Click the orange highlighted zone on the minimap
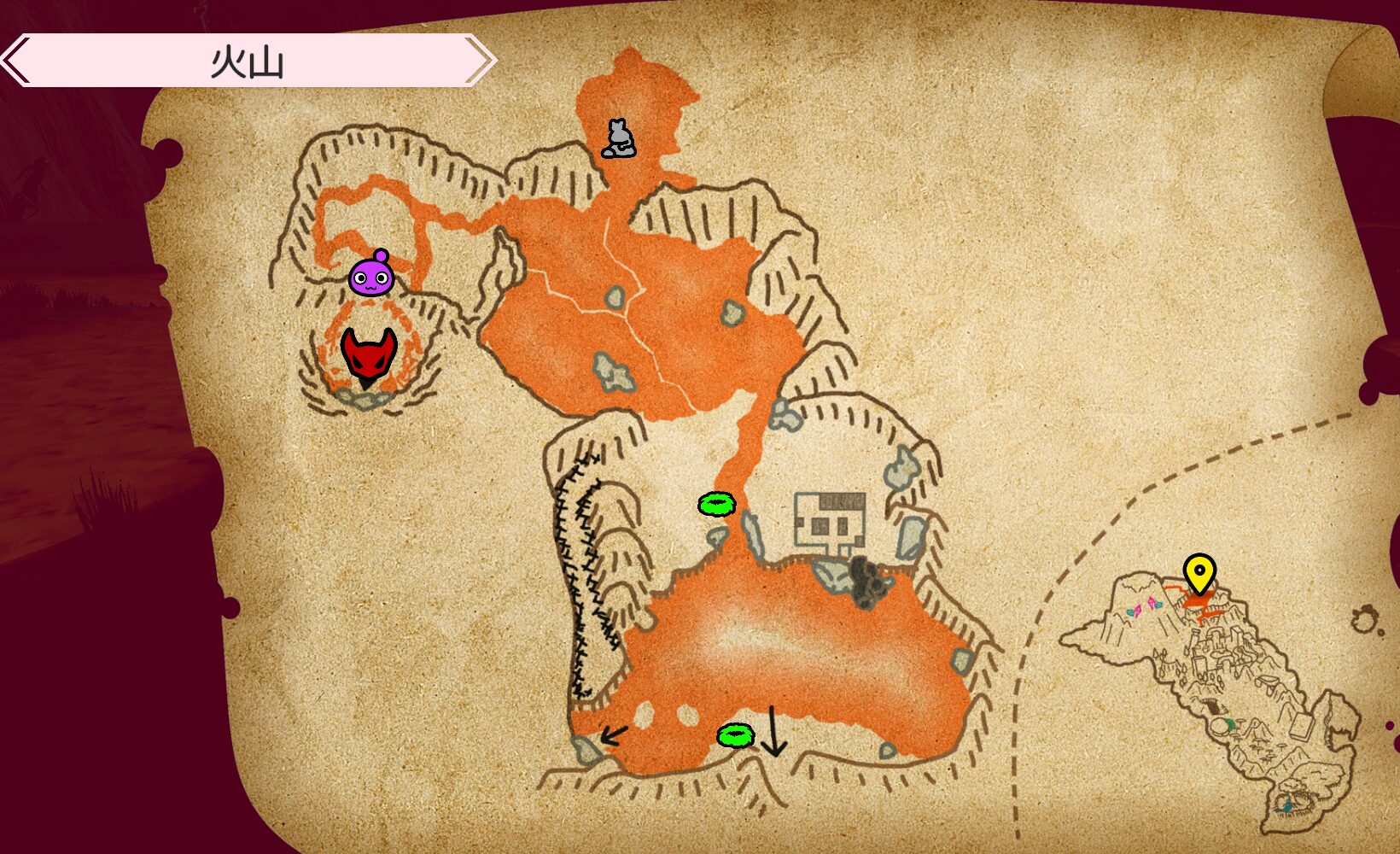Image resolution: width=1400 pixels, height=854 pixels. [1196, 603]
